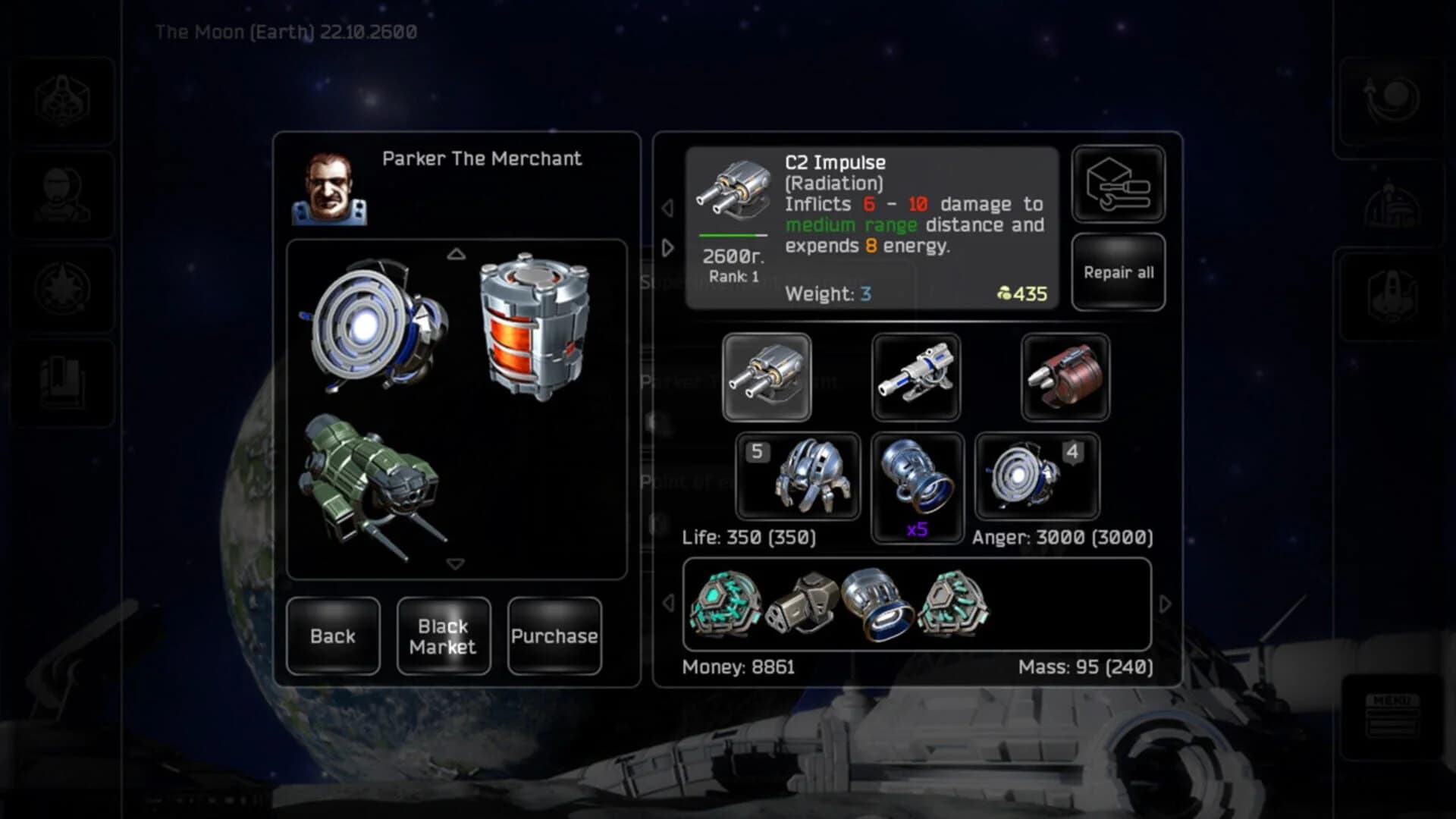Click the green durability bar under the weapon image
This screenshot has height=819, width=1456.
[730, 234]
